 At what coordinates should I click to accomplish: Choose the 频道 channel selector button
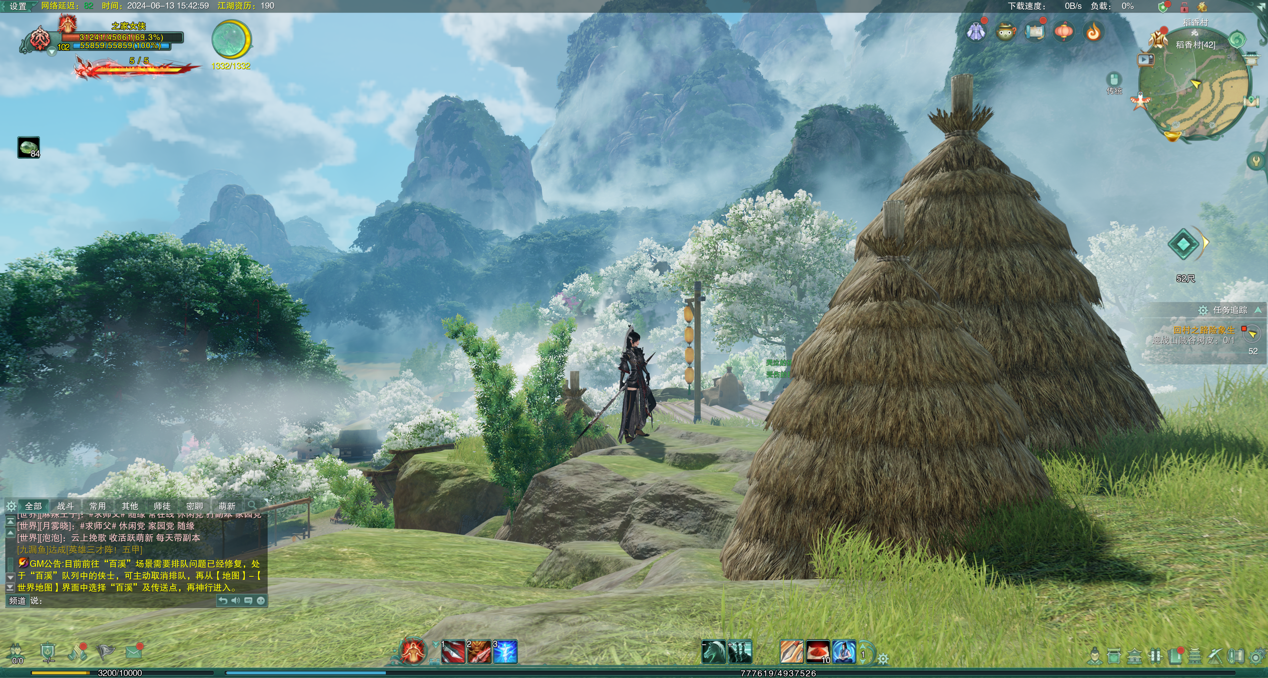17,601
